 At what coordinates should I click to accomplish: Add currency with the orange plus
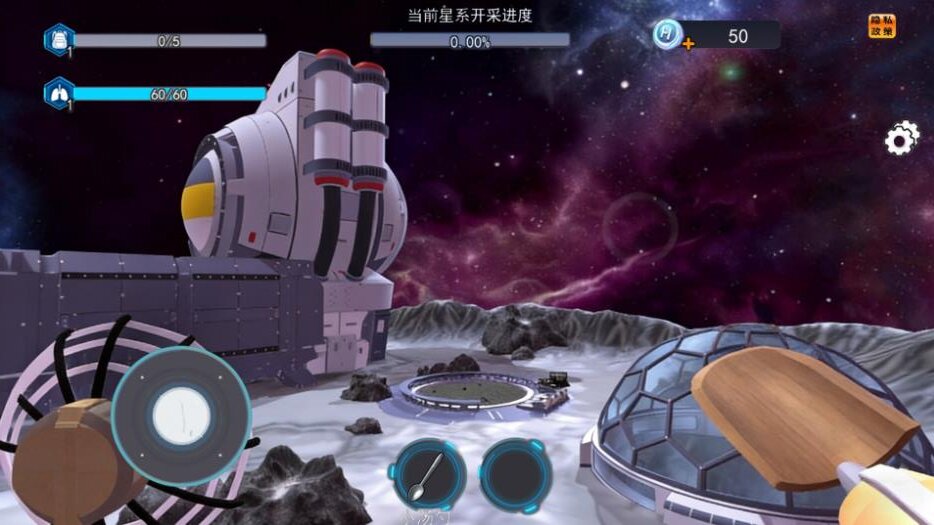coord(688,43)
